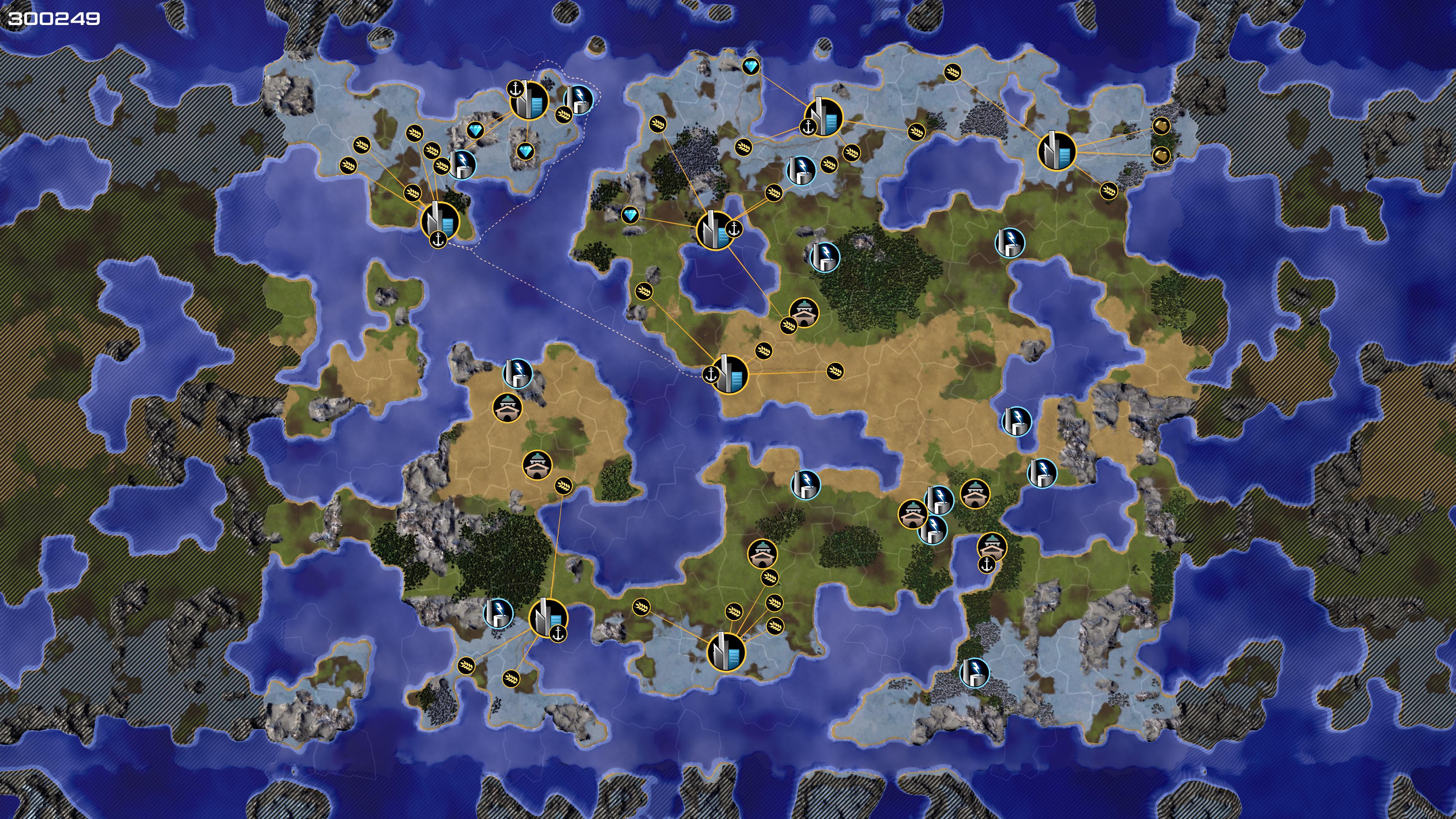Select the city linked to two gold nuggets
1456x819 pixels.
point(1056,151)
